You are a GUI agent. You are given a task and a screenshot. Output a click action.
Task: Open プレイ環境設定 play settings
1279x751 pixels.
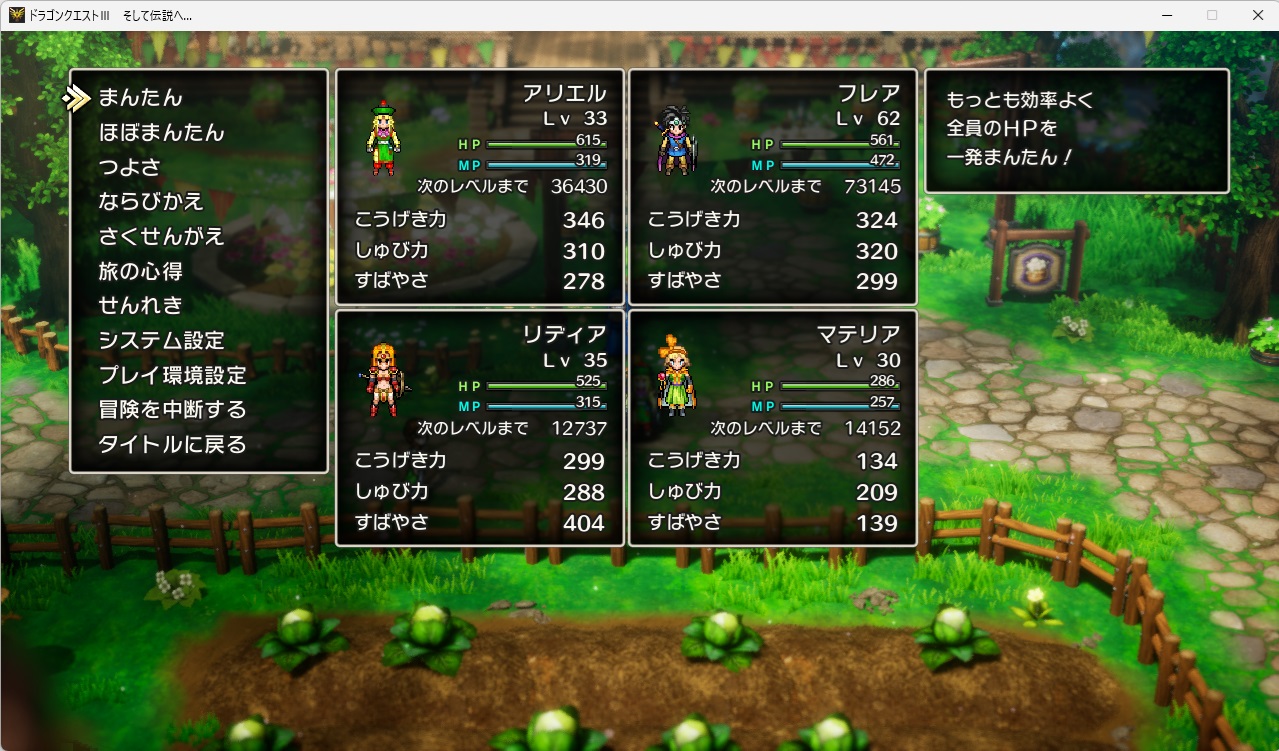(x=172, y=376)
